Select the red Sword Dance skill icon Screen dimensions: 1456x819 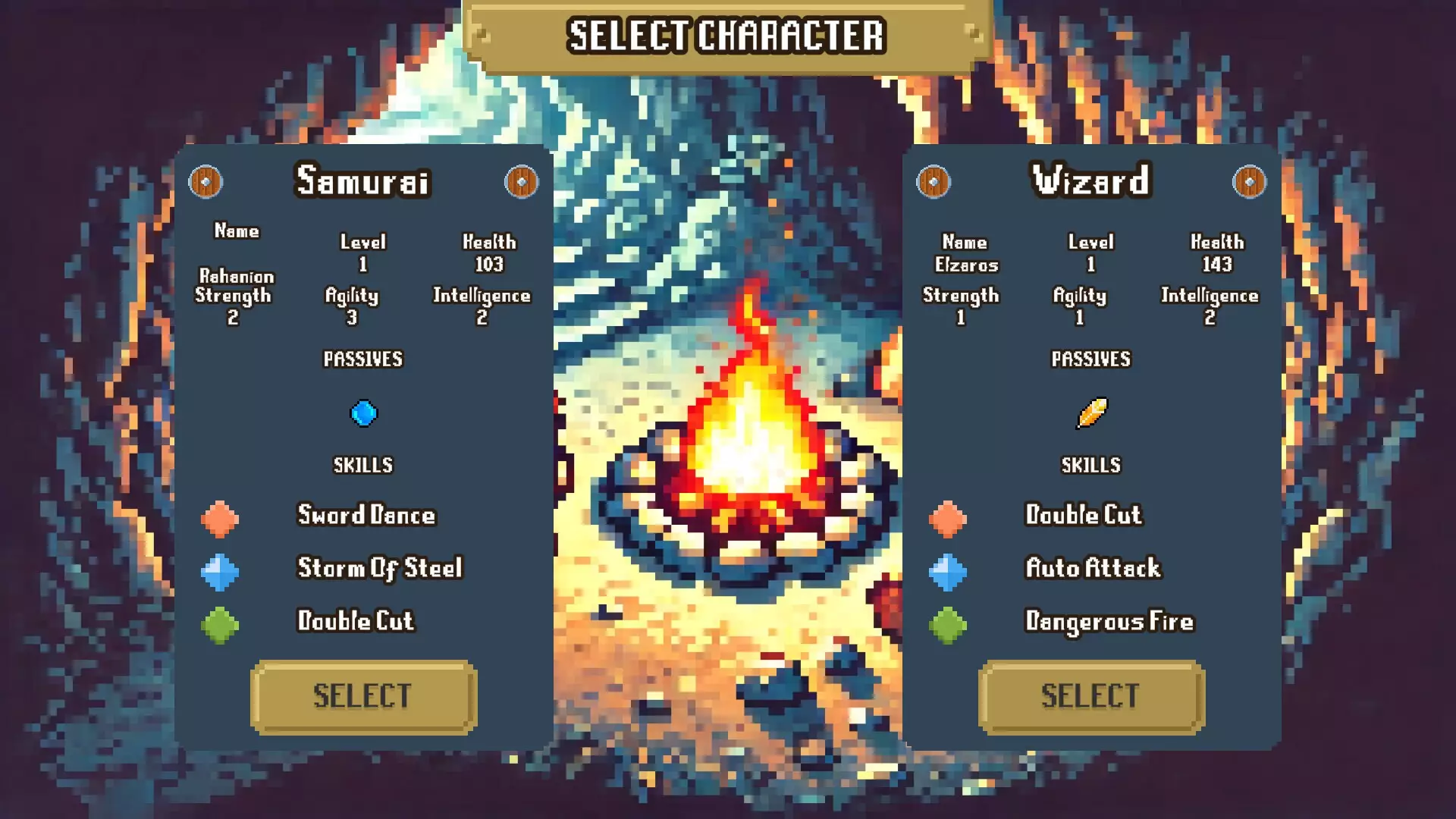(x=220, y=519)
